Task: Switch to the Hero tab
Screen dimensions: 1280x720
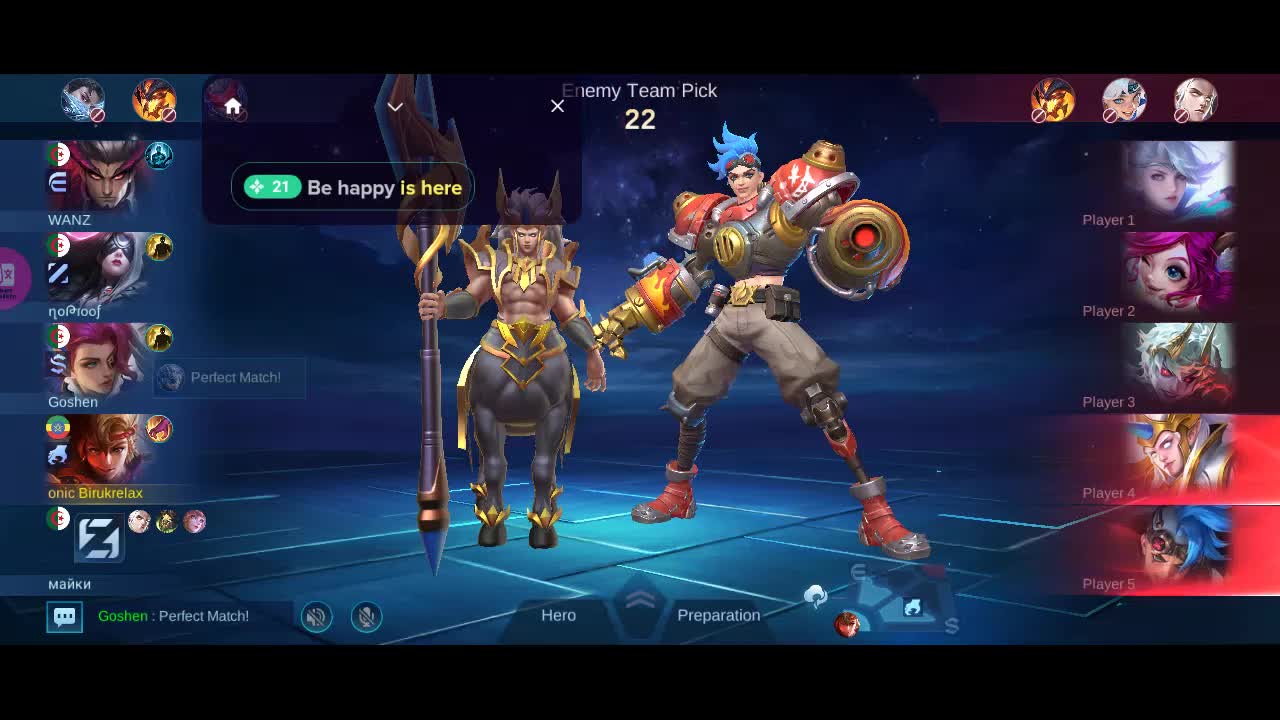Action: tap(558, 615)
